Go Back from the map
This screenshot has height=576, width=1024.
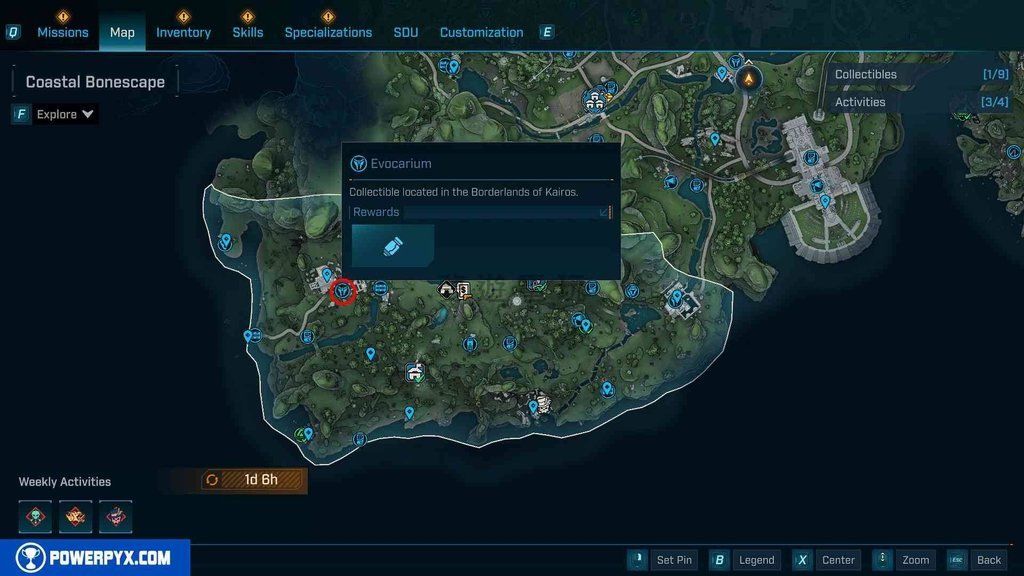click(977, 560)
